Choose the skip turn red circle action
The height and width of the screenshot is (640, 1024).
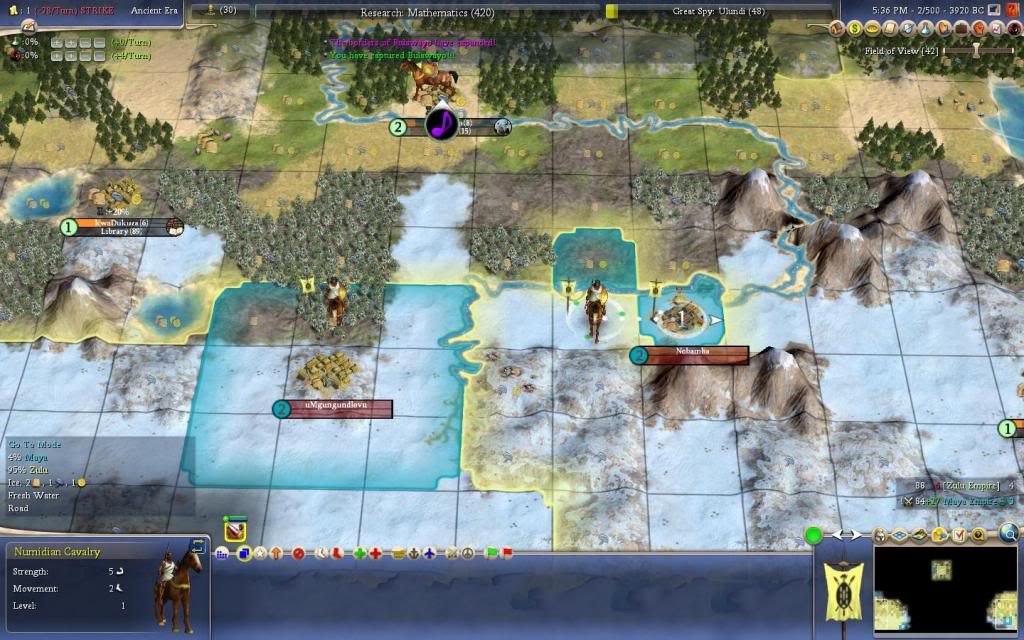(x=298, y=553)
